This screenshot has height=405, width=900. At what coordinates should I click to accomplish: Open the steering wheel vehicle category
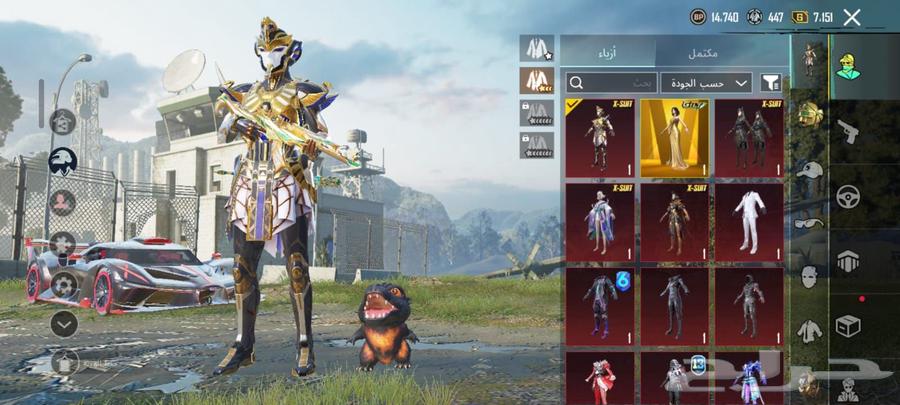click(848, 195)
